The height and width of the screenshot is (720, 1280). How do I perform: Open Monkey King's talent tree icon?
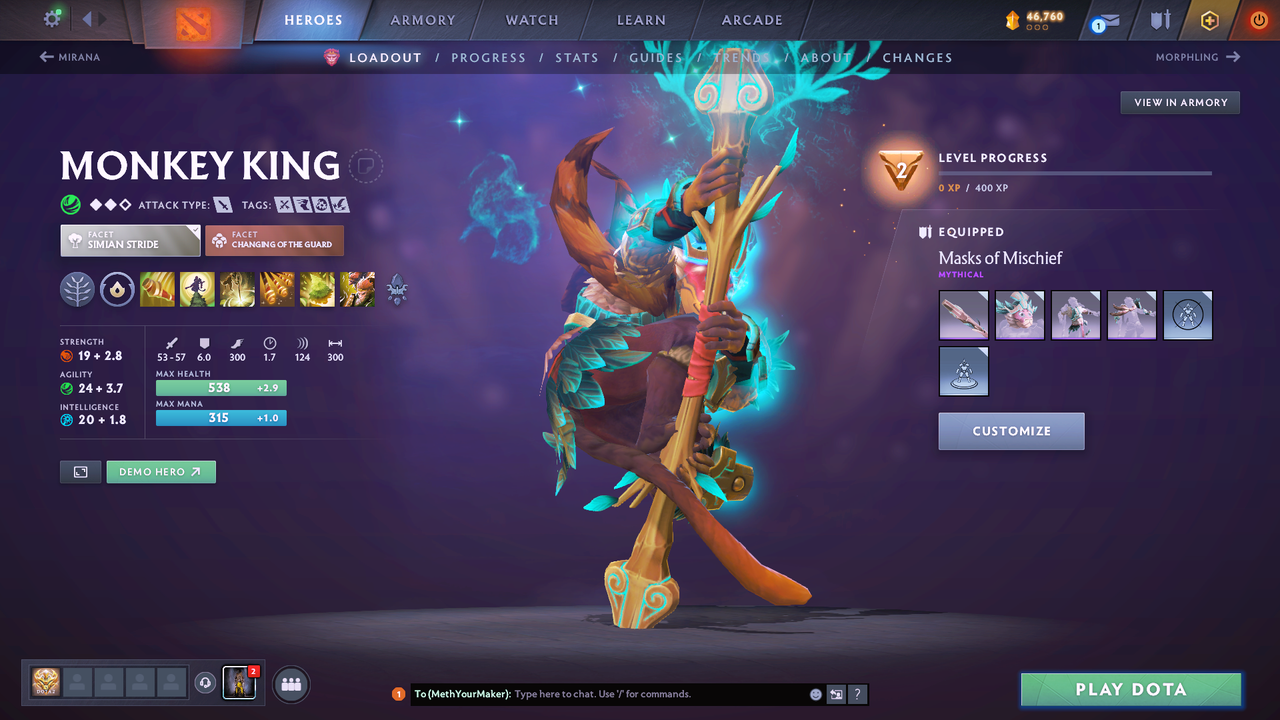(x=77, y=290)
